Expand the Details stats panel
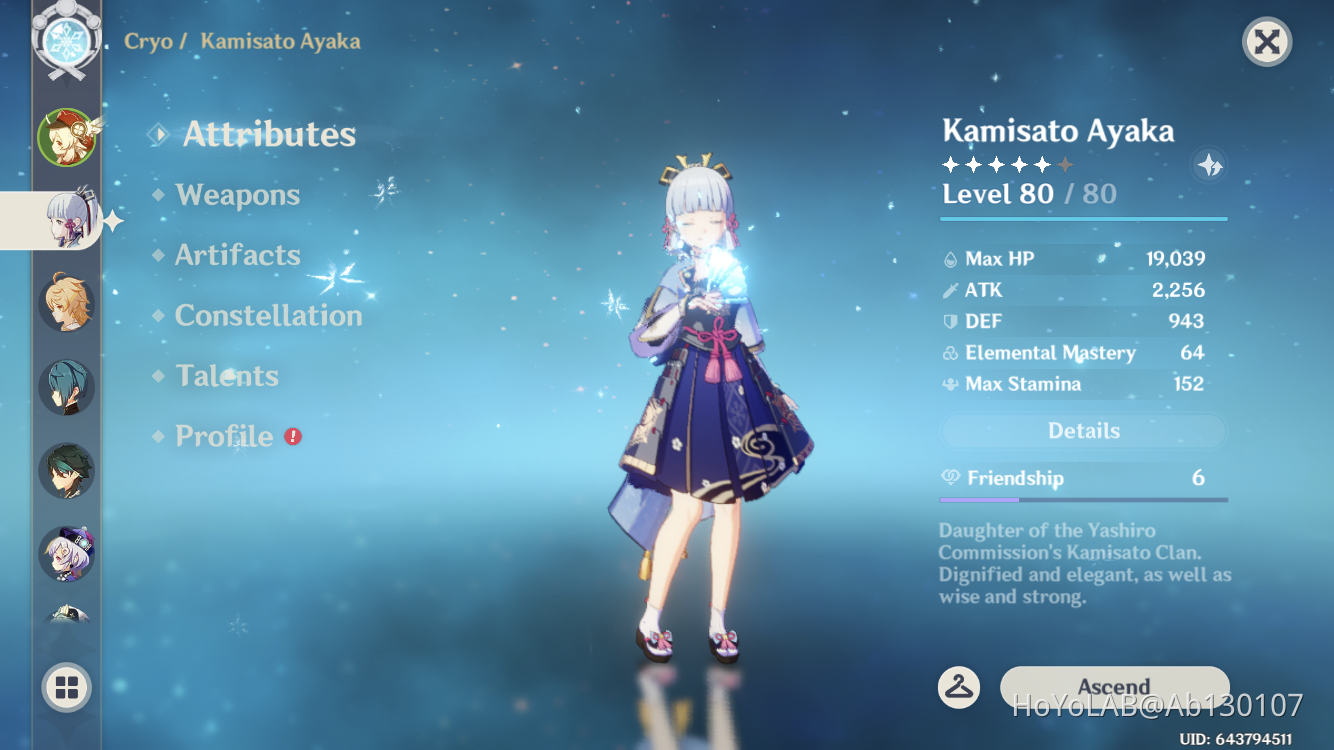Screen dimensions: 1334x750 click(1083, 430)
